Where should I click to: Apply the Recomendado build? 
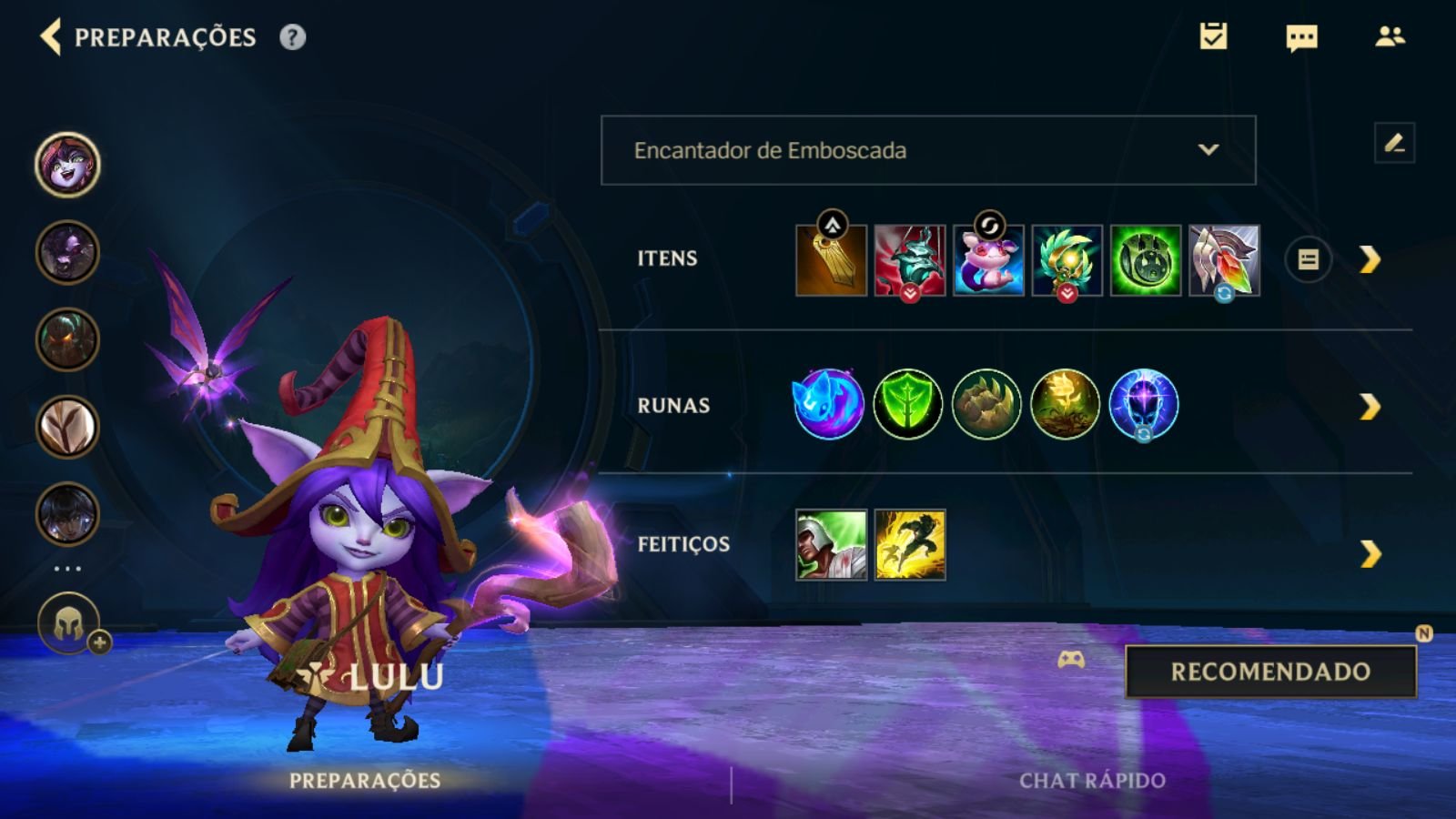tap(1270, 672)
